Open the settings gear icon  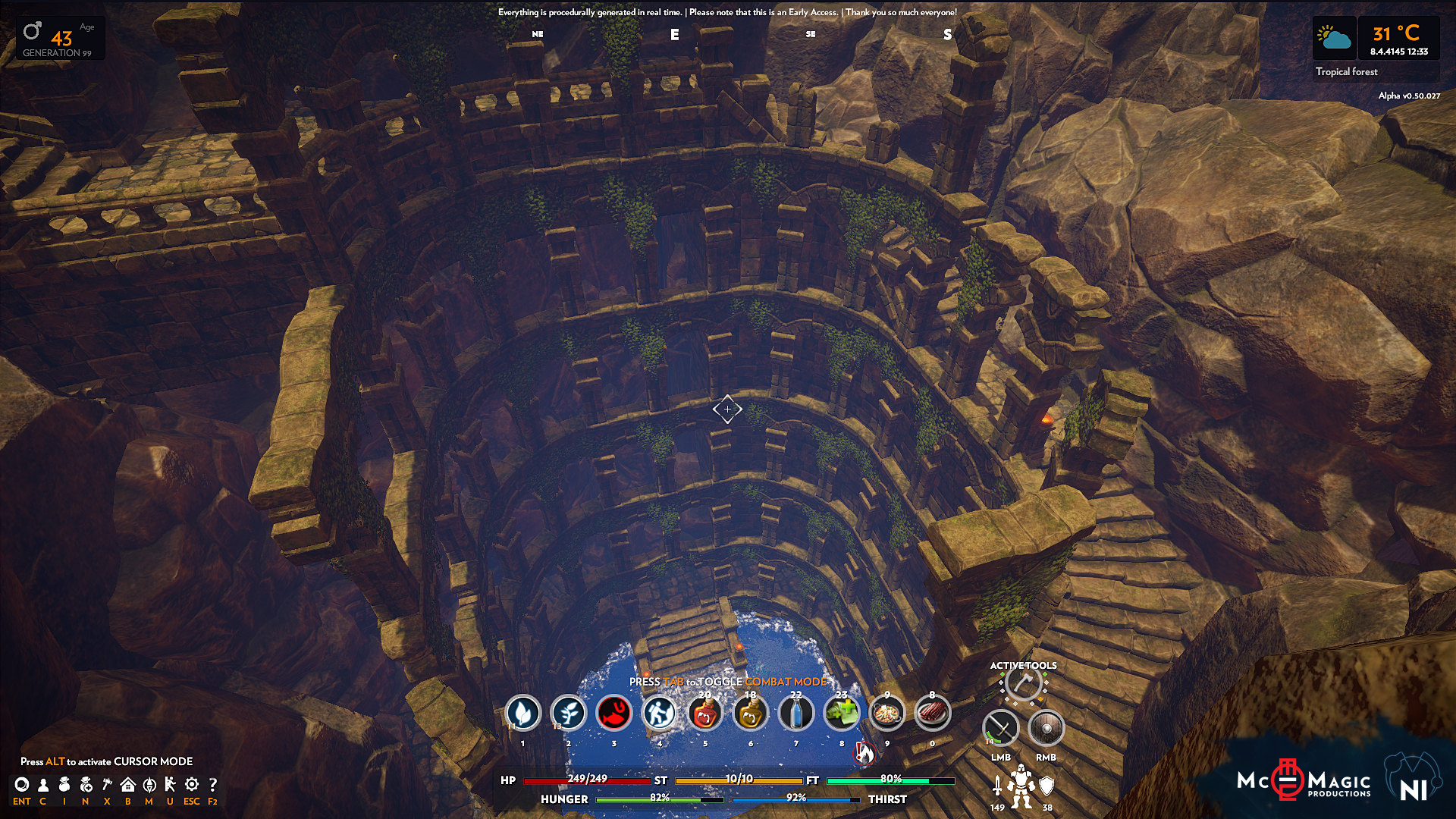(x=191, y=785)
